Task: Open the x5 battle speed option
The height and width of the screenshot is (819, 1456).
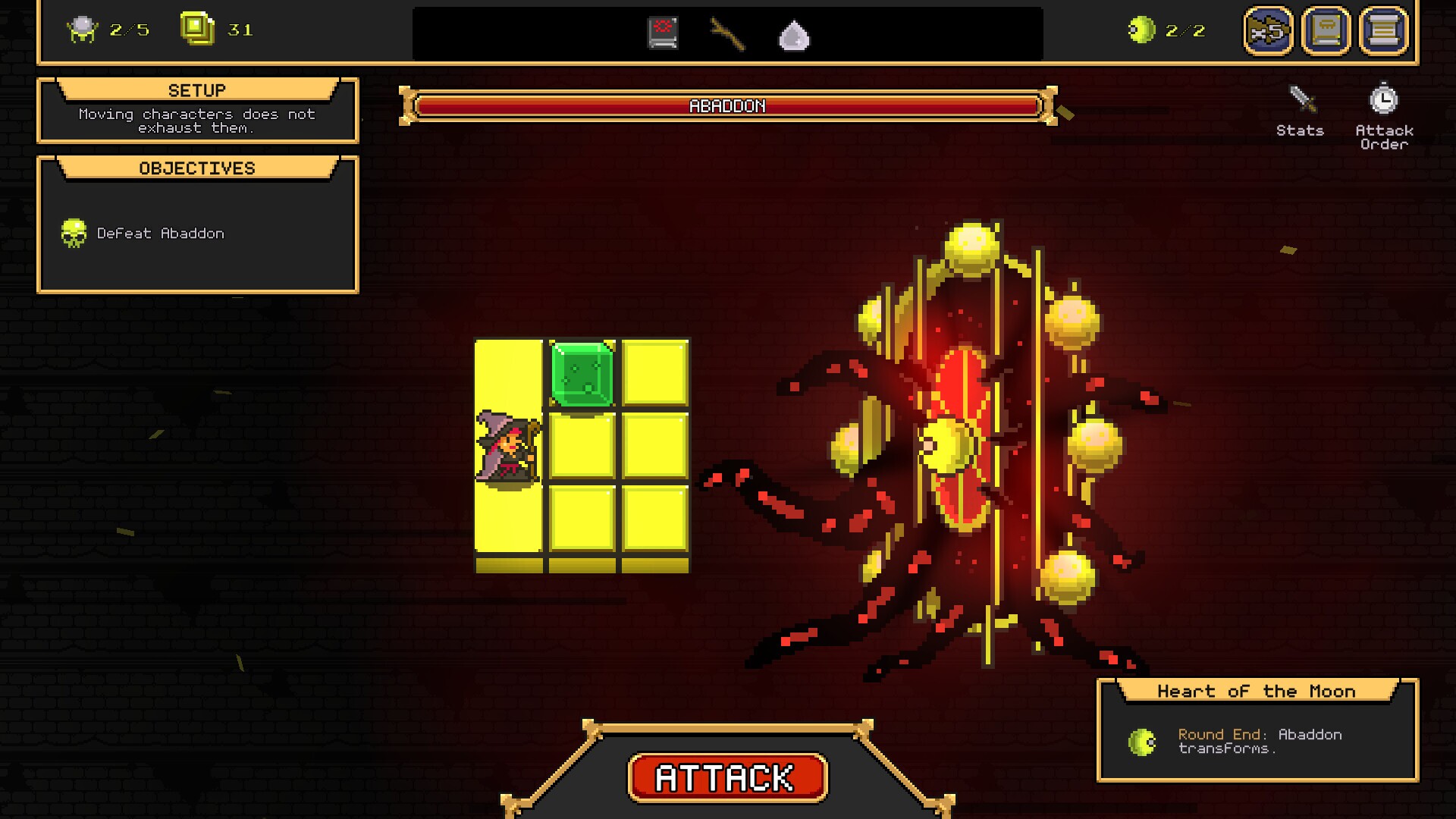Action: pyautogui.click(x=1269, y=32)
